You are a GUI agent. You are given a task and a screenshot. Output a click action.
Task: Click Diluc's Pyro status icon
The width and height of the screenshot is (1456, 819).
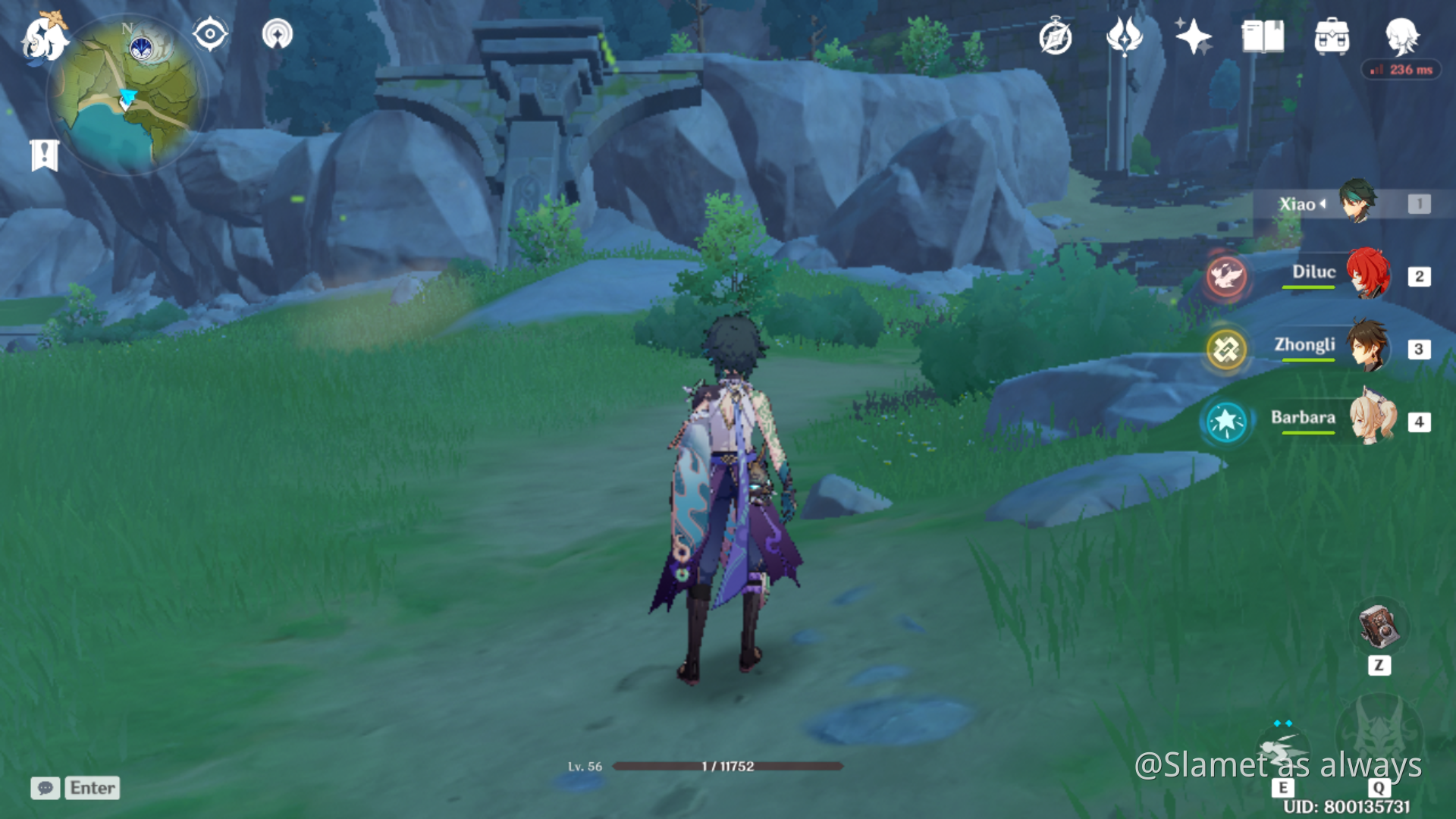1227,277
